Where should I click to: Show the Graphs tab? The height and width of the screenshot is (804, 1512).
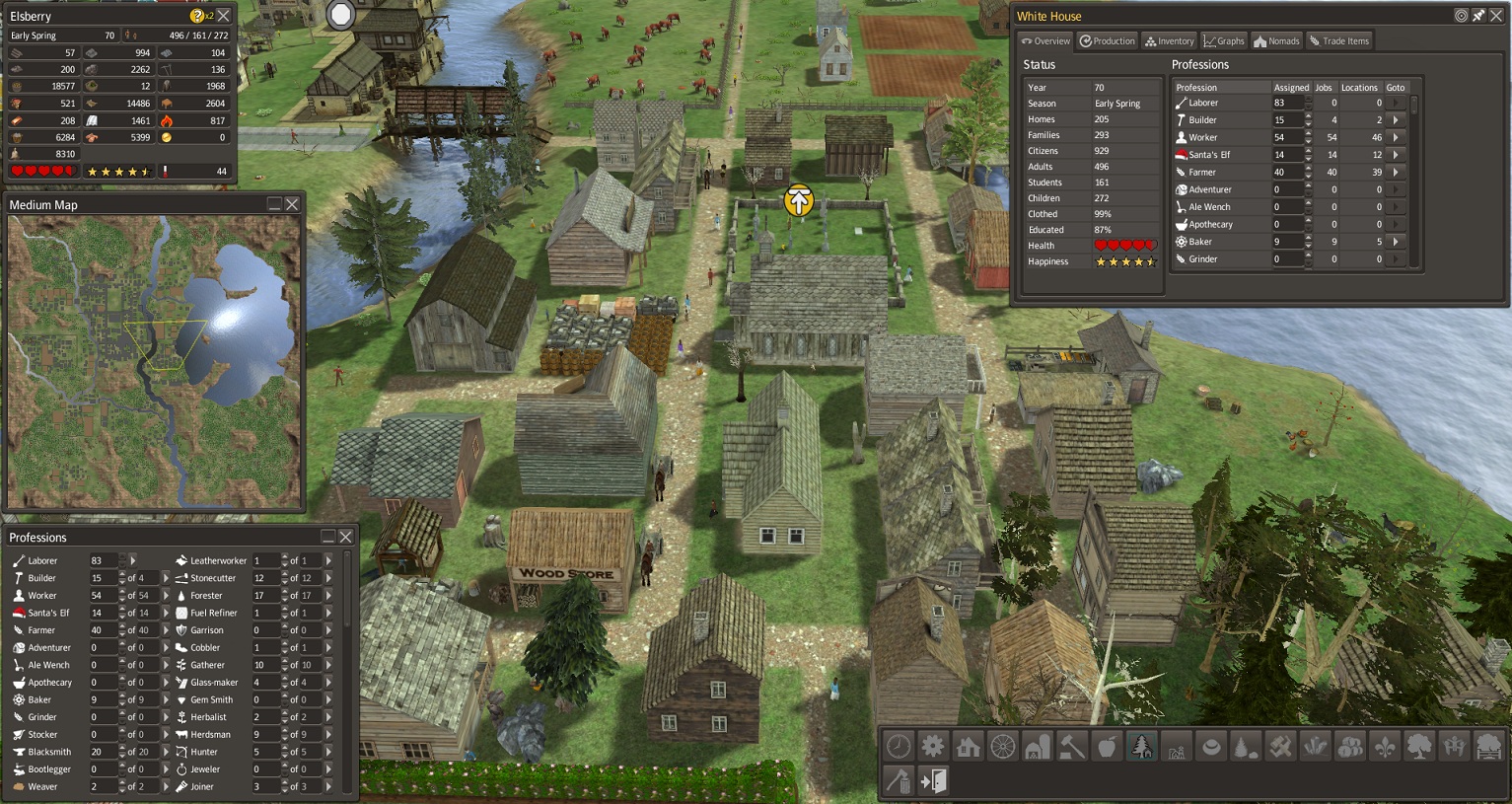click(1224, 41)
